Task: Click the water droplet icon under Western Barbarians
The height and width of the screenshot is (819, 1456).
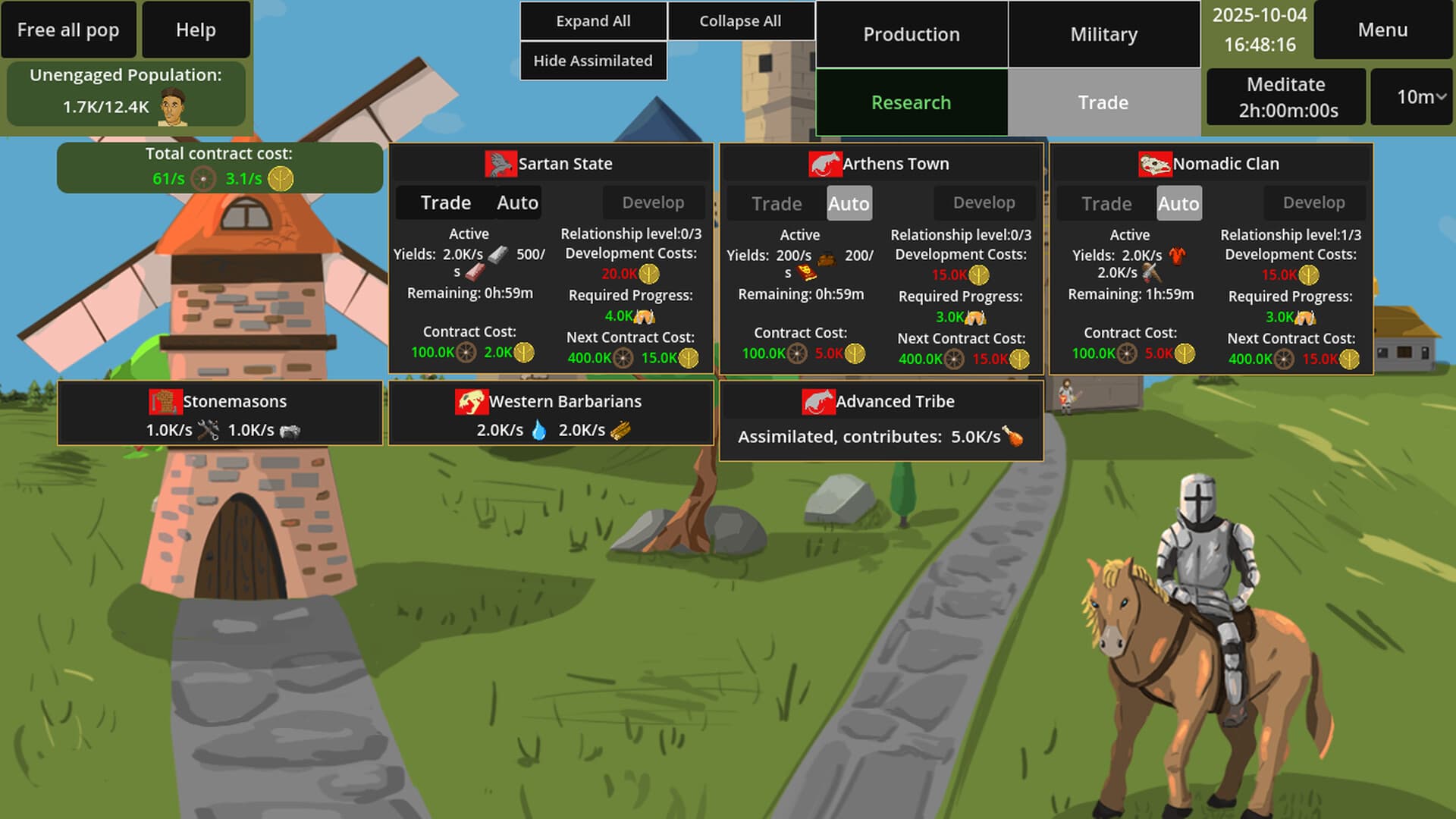Action: click(540, 429)
